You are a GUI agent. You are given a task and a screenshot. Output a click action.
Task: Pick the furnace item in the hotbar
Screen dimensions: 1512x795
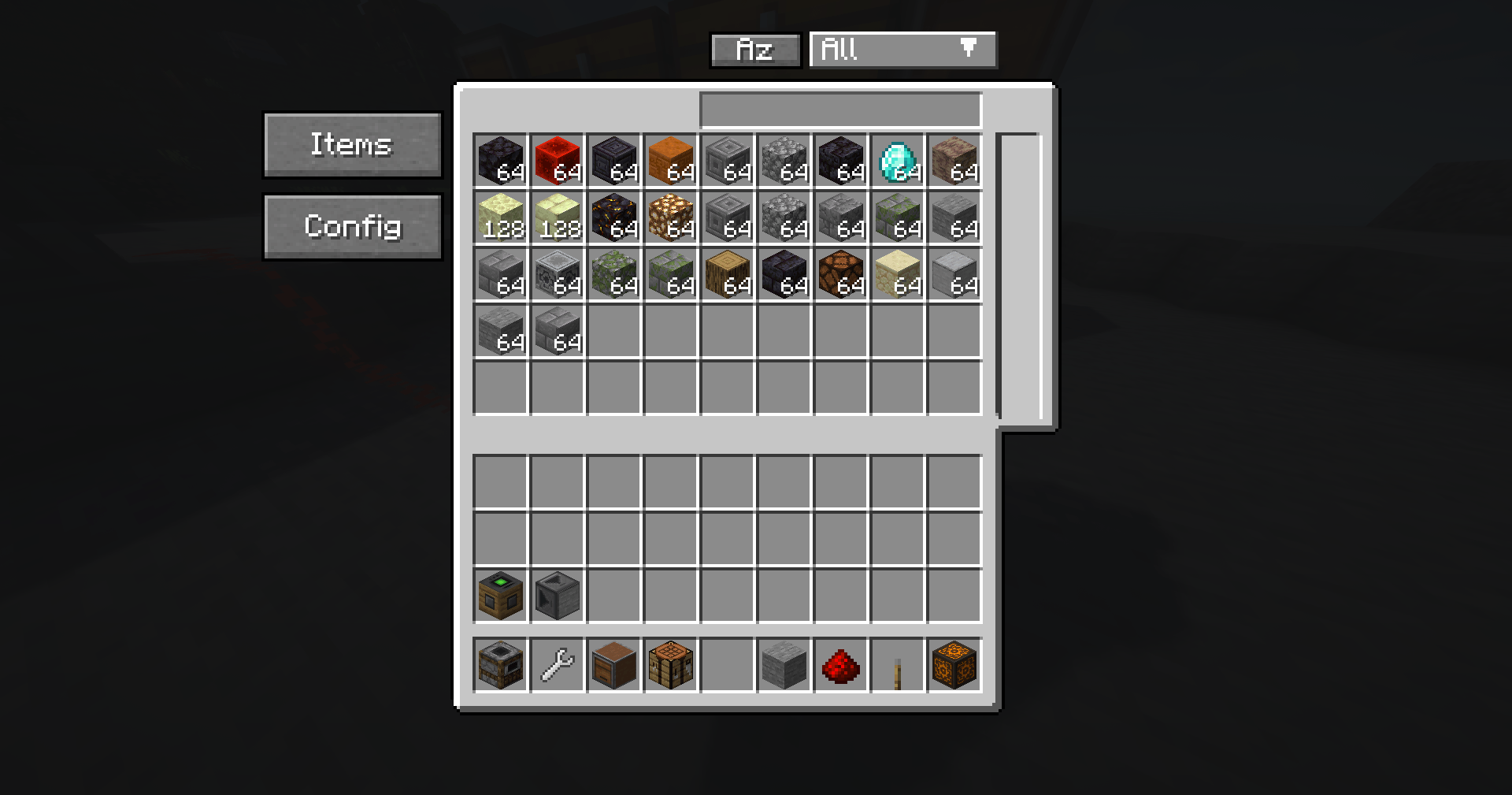tap(501, 664)
